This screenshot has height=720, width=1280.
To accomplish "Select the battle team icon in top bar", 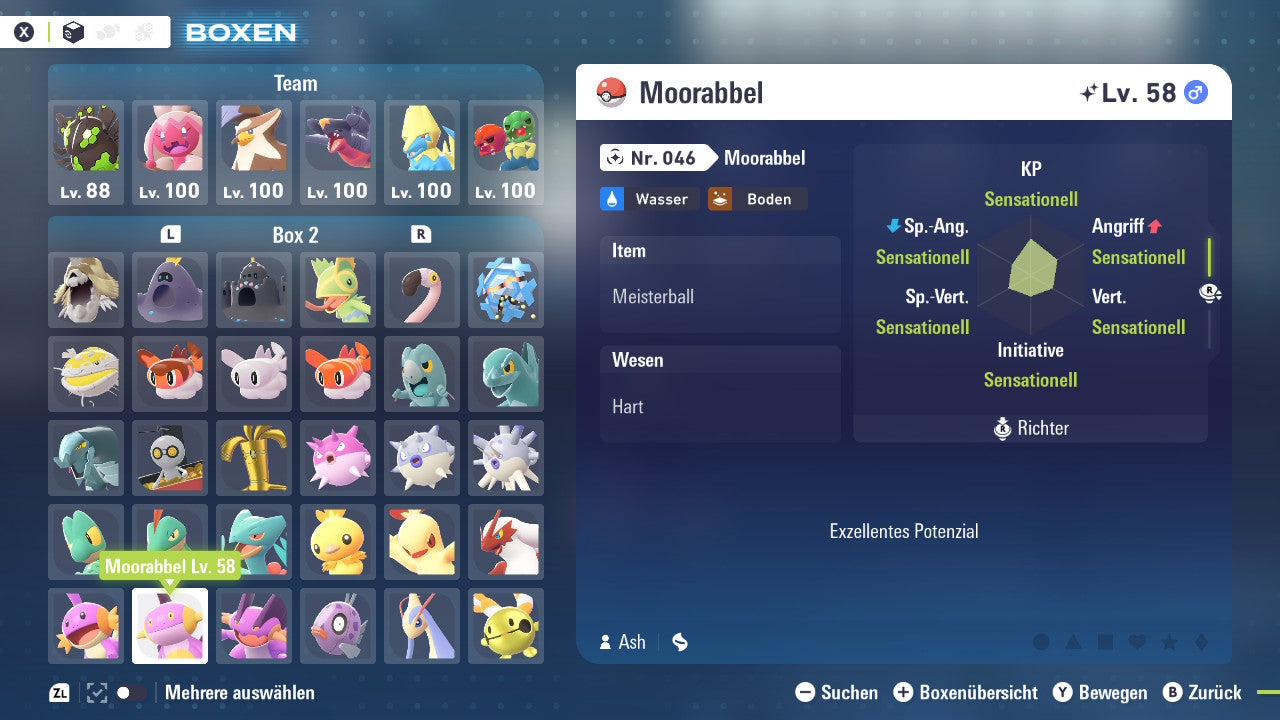I will 140,31.
